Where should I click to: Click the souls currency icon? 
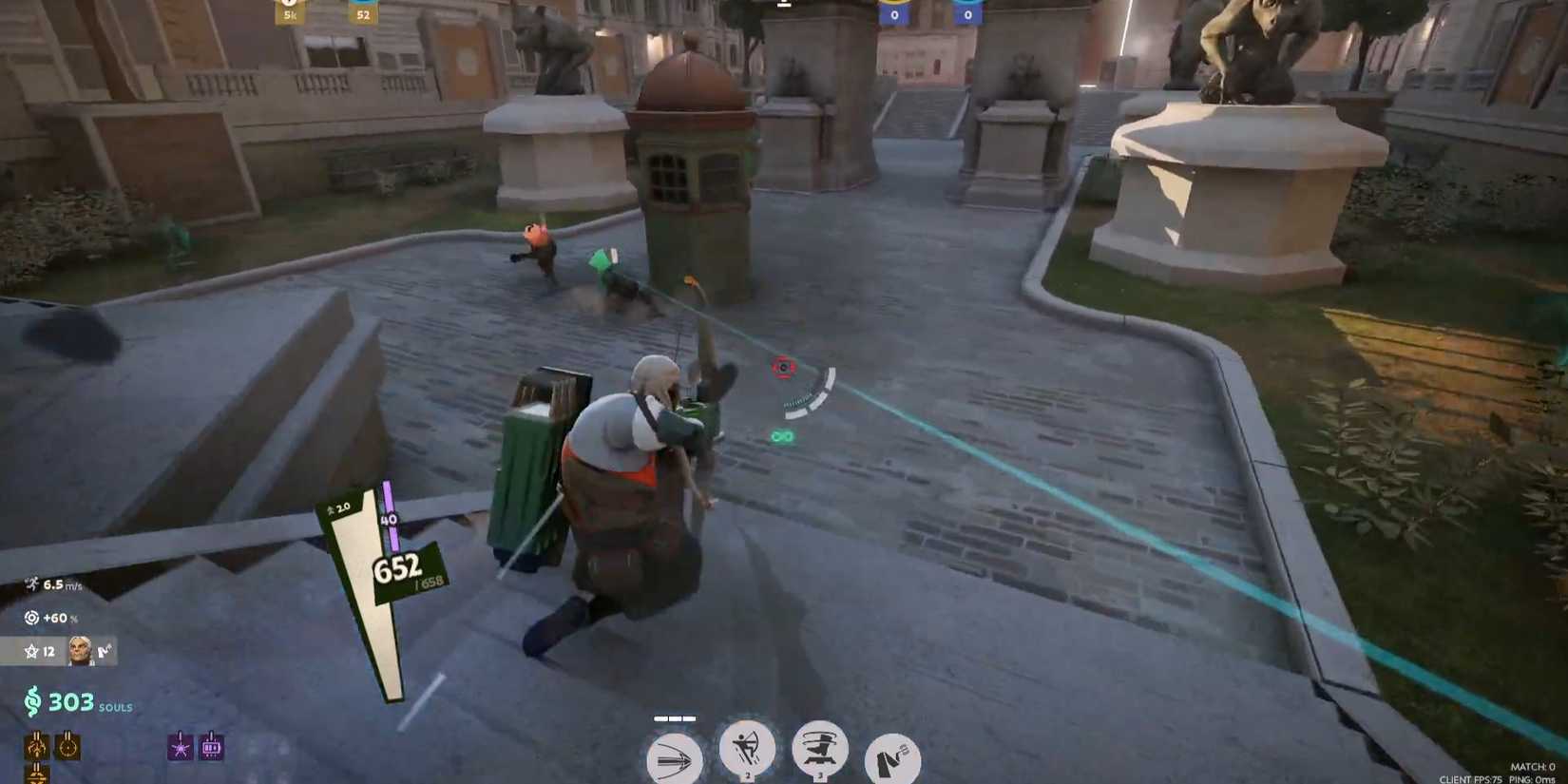coord(32,702)
